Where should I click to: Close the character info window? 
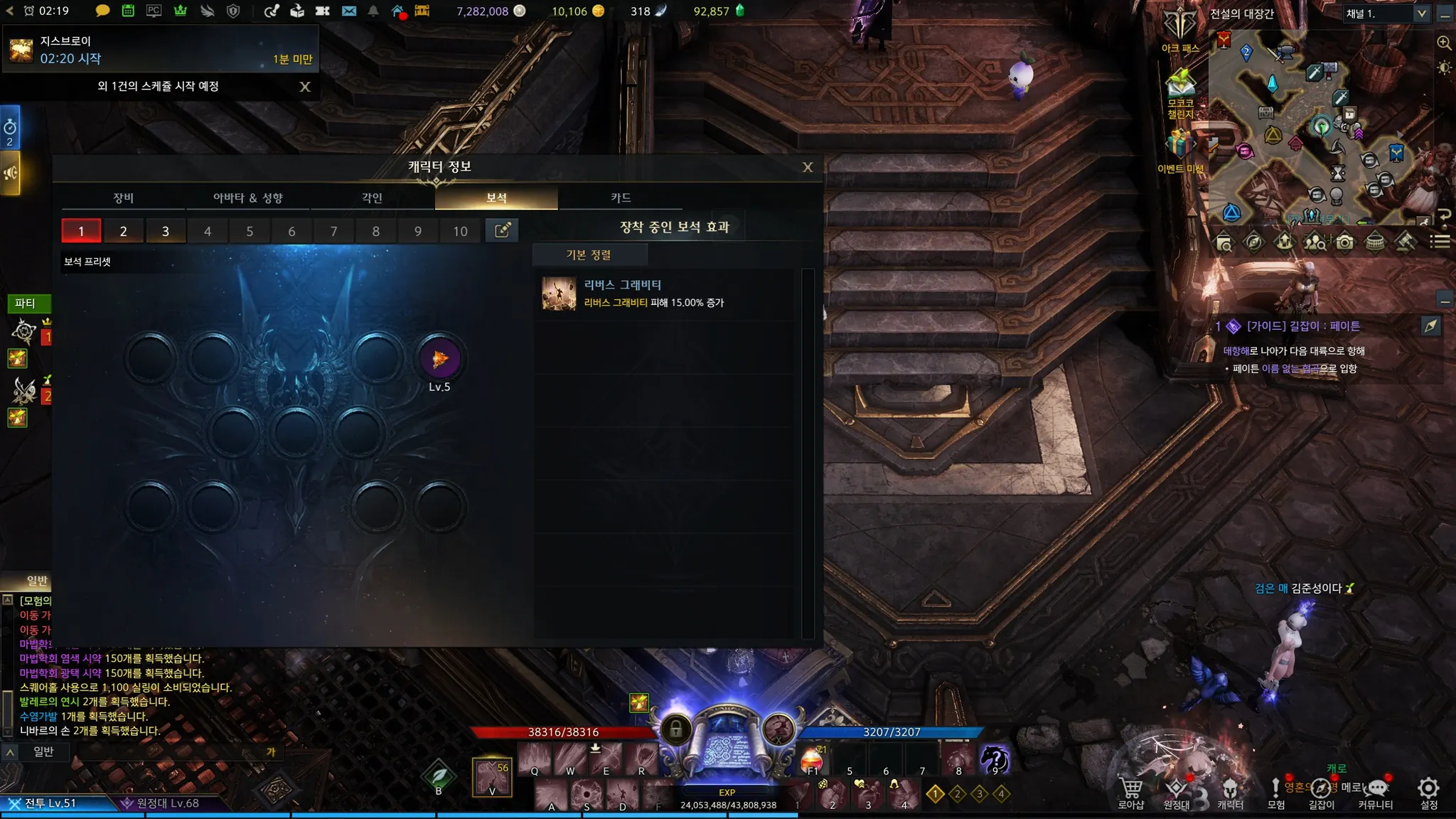[x=807, y=167]
